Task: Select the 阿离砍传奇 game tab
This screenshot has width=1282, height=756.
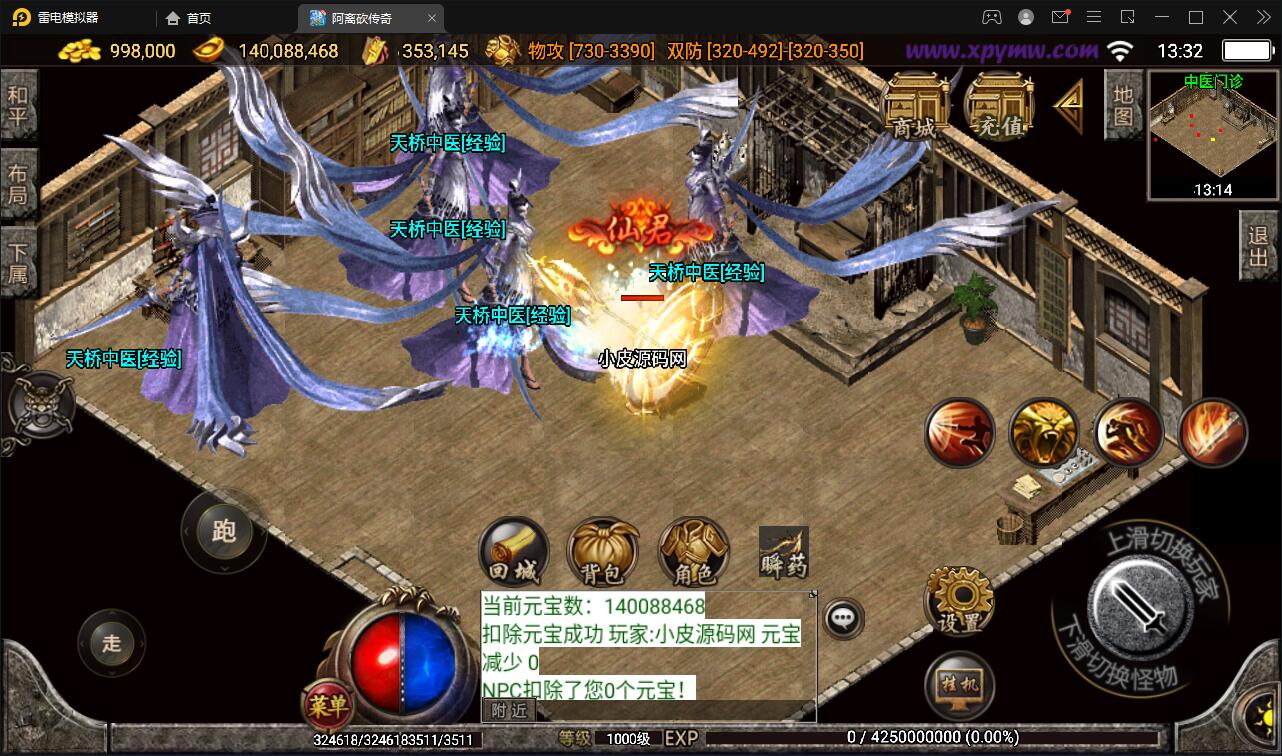Action: point(363,17)
